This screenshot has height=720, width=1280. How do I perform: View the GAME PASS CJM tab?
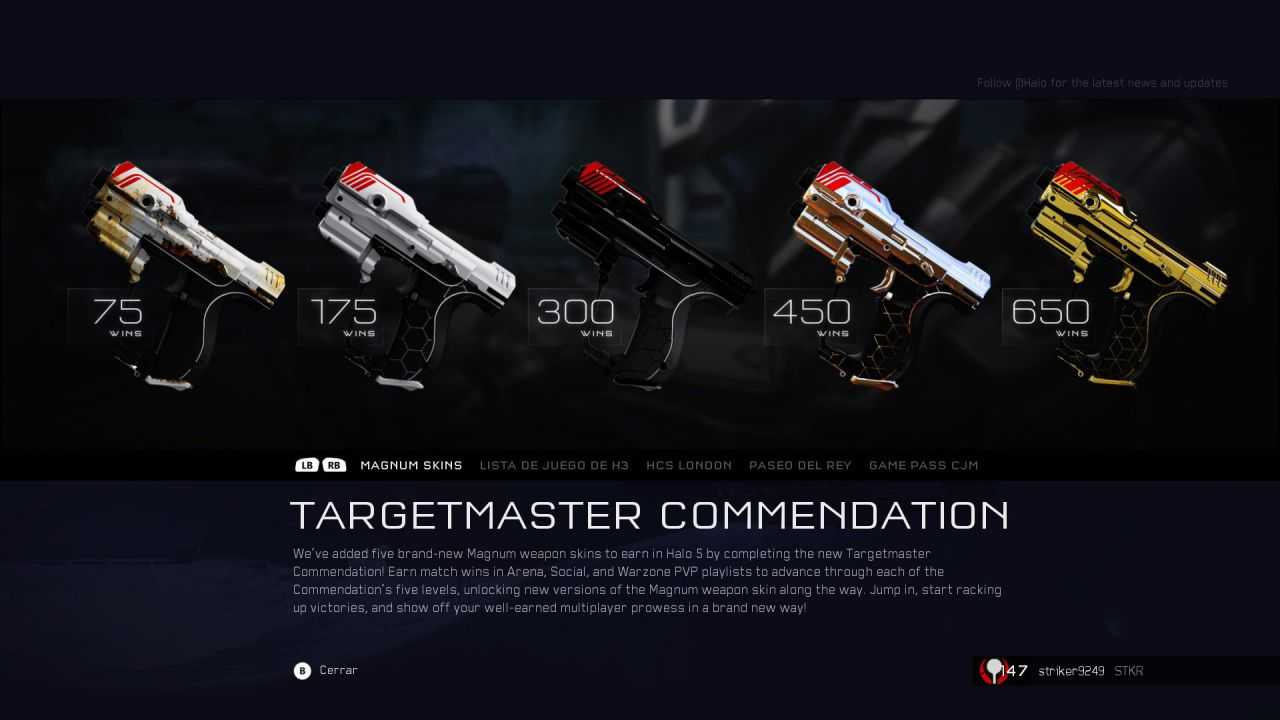click(923, 465)
